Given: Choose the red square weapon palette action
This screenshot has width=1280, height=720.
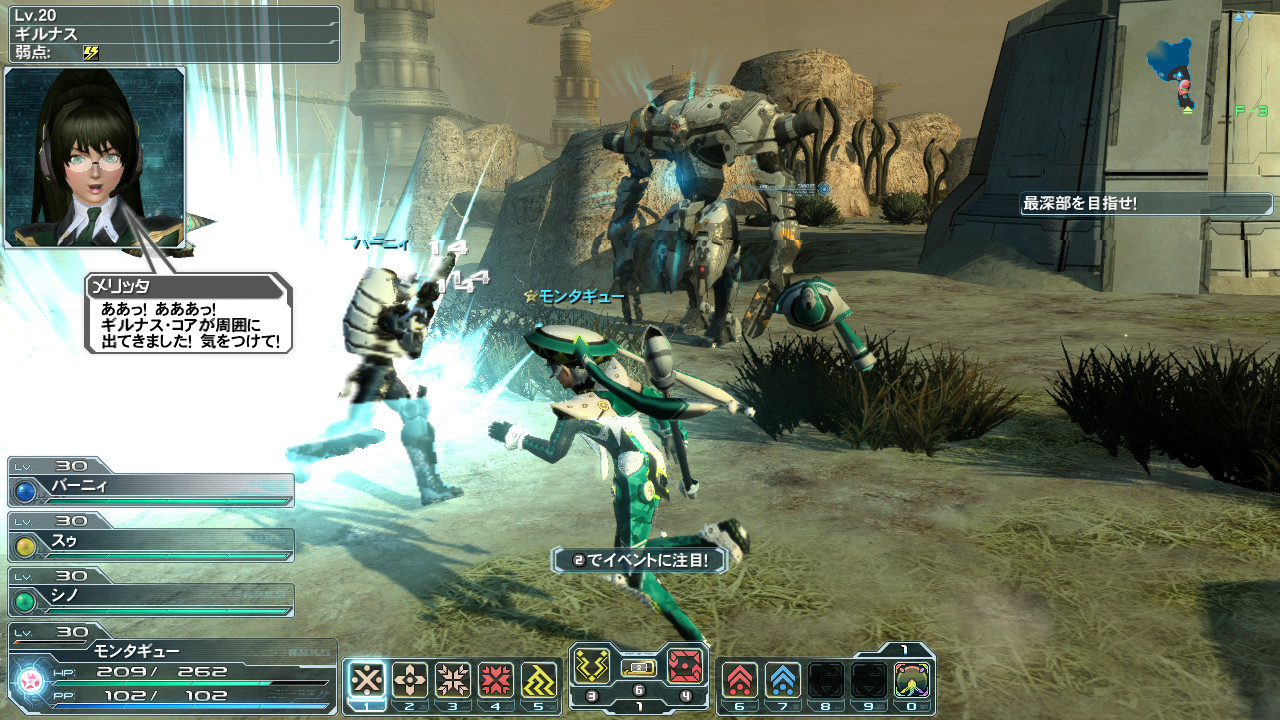Looking at the screenshot, I should pos(687,665).
